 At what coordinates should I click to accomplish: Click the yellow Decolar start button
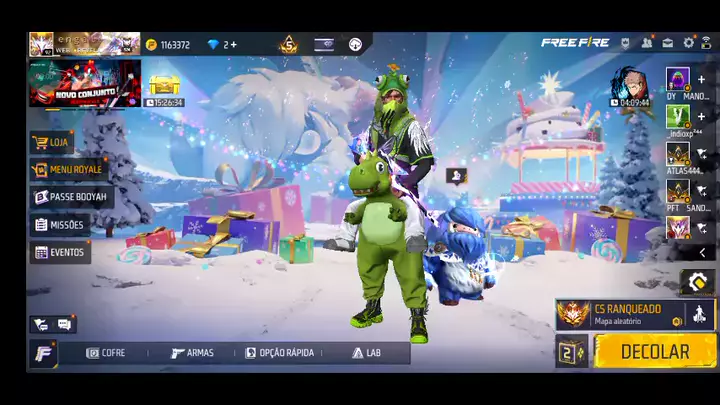(655, 351)
